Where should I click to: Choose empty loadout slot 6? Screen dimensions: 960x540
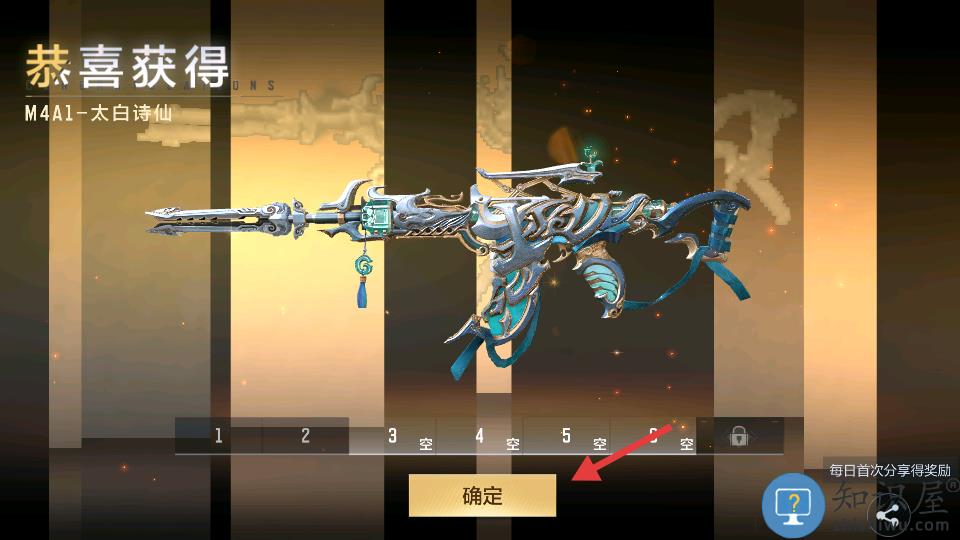click(x=654, y=436)
